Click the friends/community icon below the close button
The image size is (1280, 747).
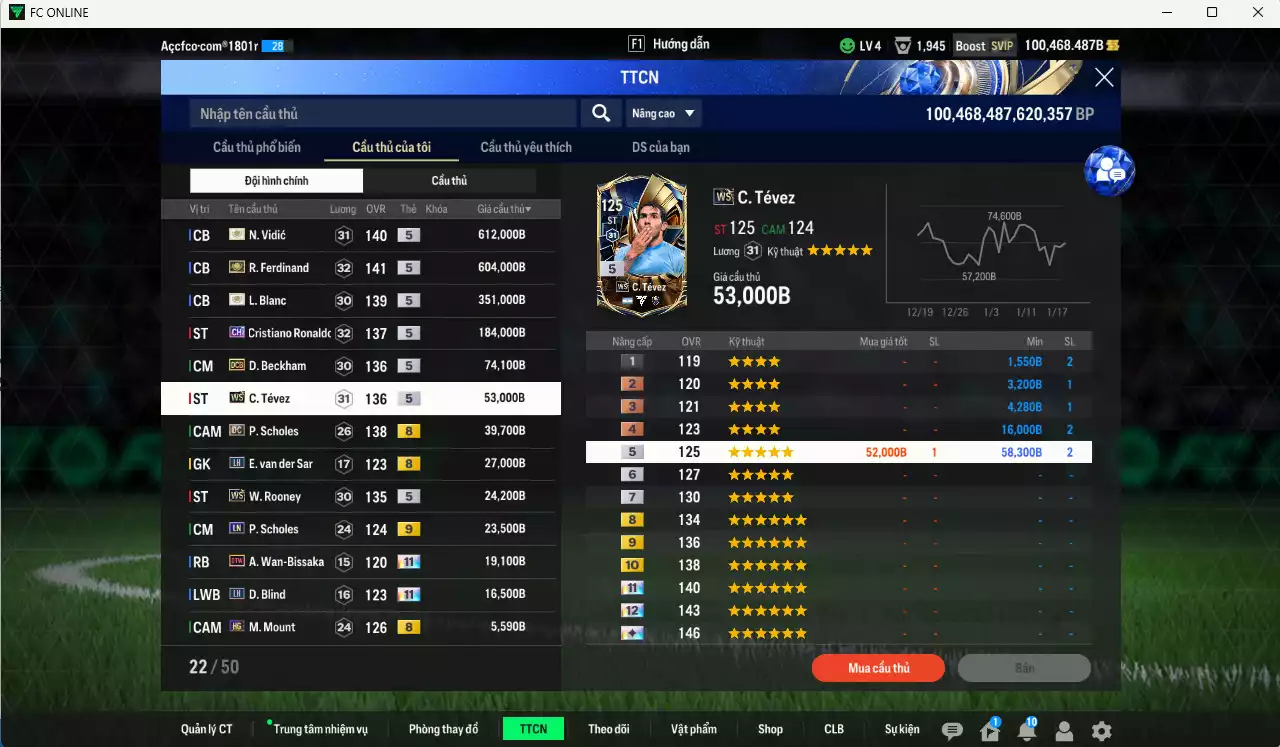point(1108,170)
